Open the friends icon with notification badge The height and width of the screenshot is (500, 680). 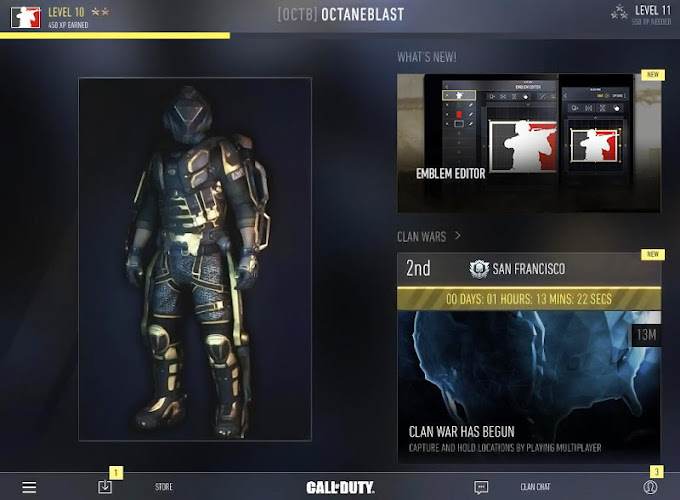click(x=649, y=487)
